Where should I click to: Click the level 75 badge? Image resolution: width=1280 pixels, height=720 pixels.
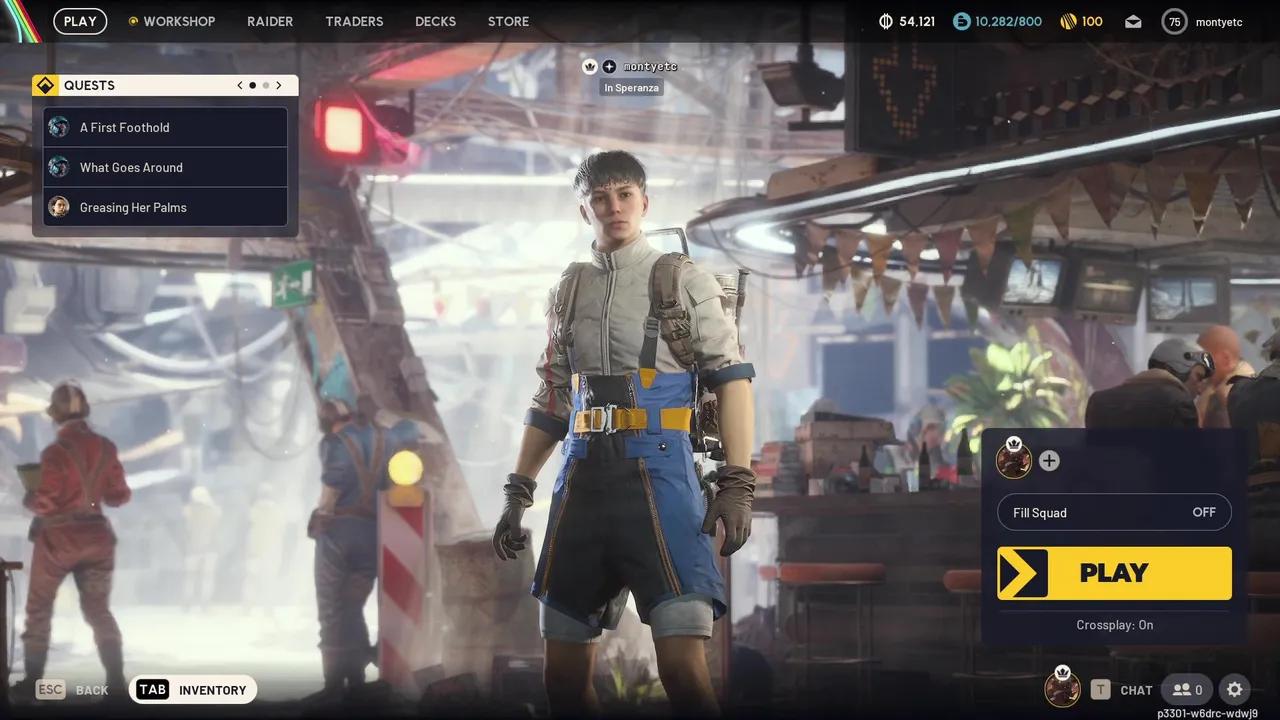click(1174, 21)
